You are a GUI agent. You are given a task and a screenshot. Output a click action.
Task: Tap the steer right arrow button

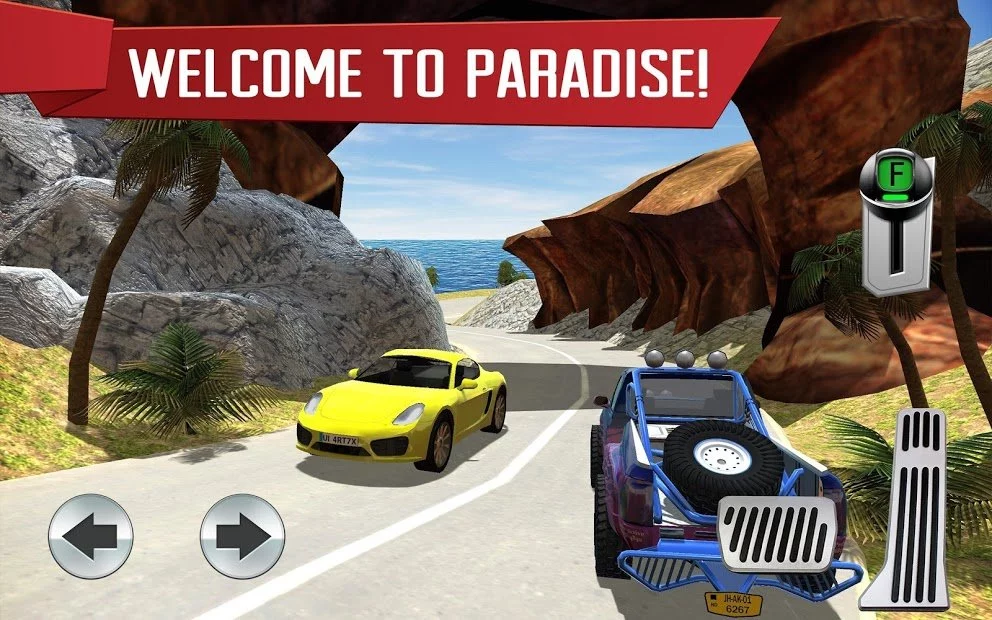pyautogui.click(x=242, y=536)
